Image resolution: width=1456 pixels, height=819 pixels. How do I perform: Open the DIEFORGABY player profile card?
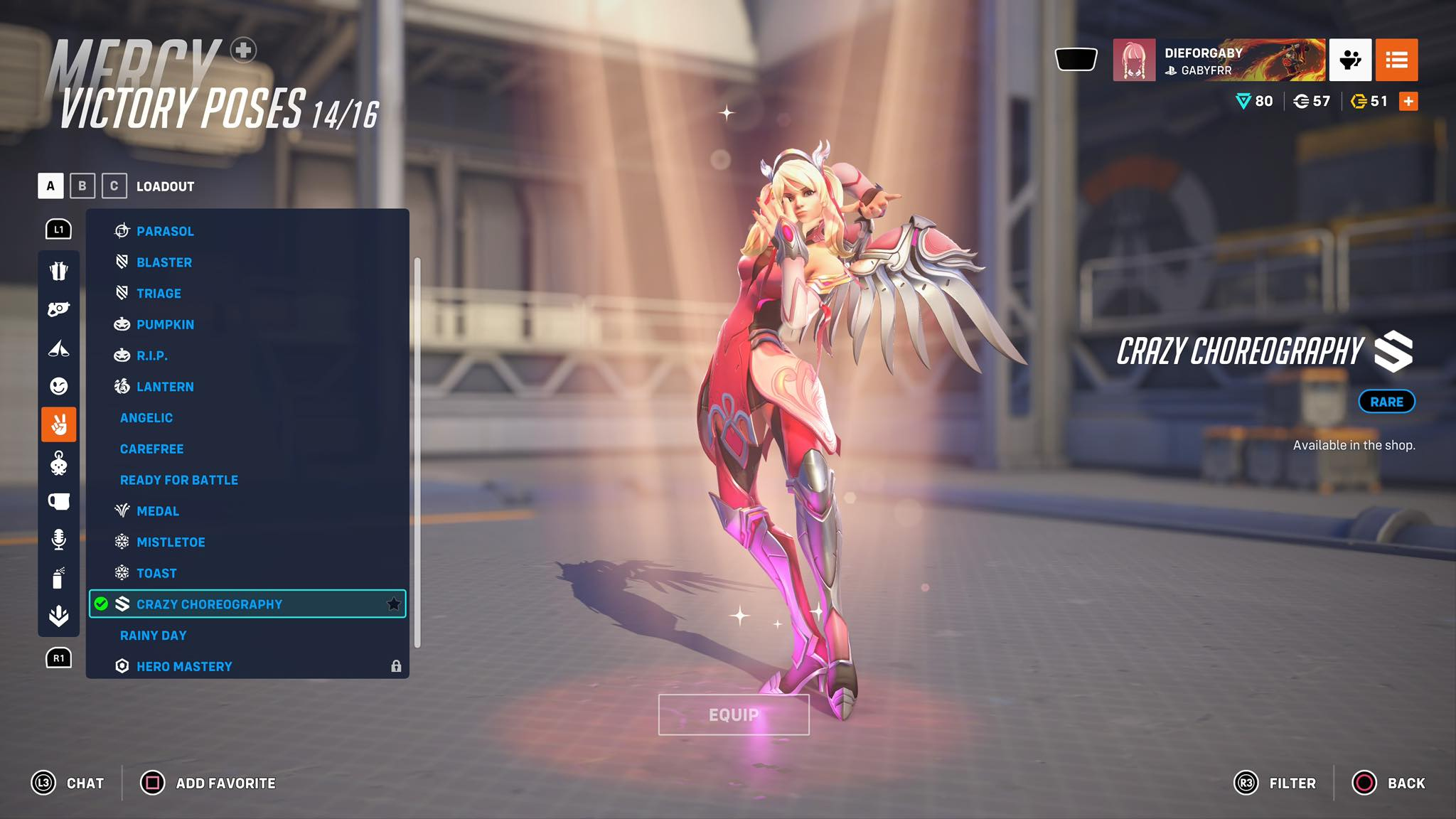tap(1219, 60)
